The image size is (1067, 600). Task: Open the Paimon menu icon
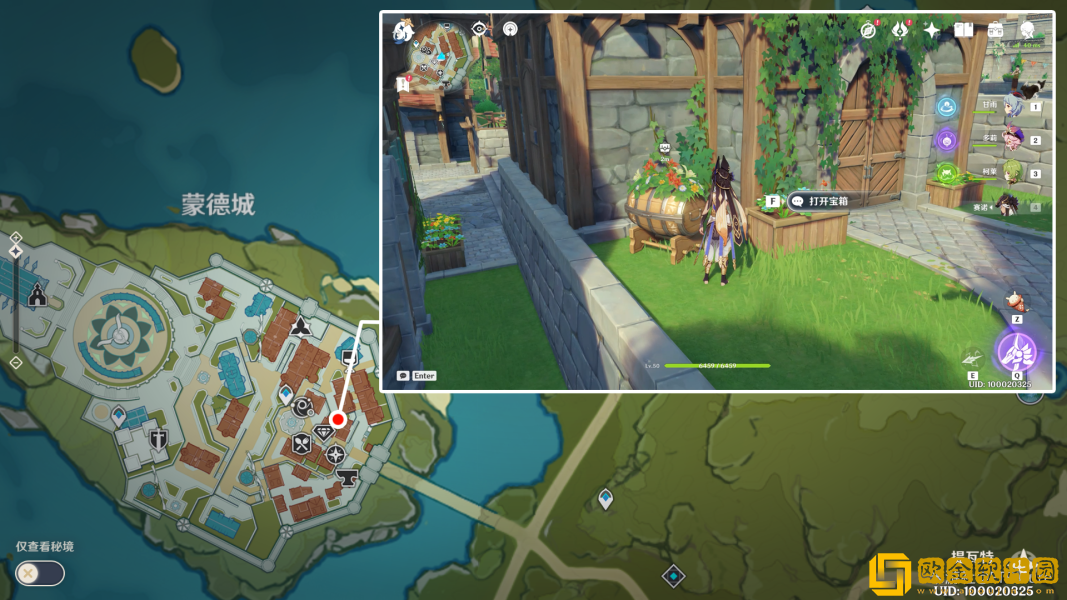[x=403, y=30]
